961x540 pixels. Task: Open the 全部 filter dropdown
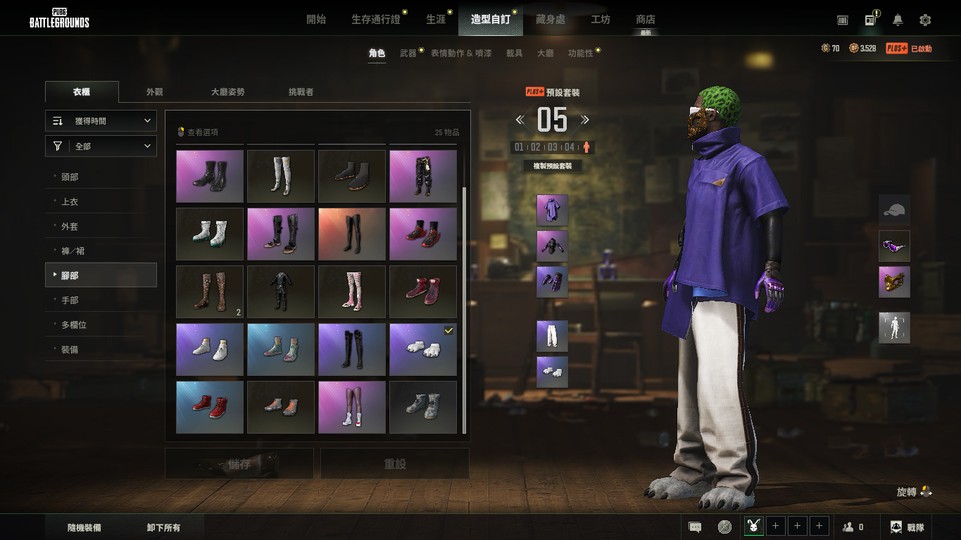[101, 147]
